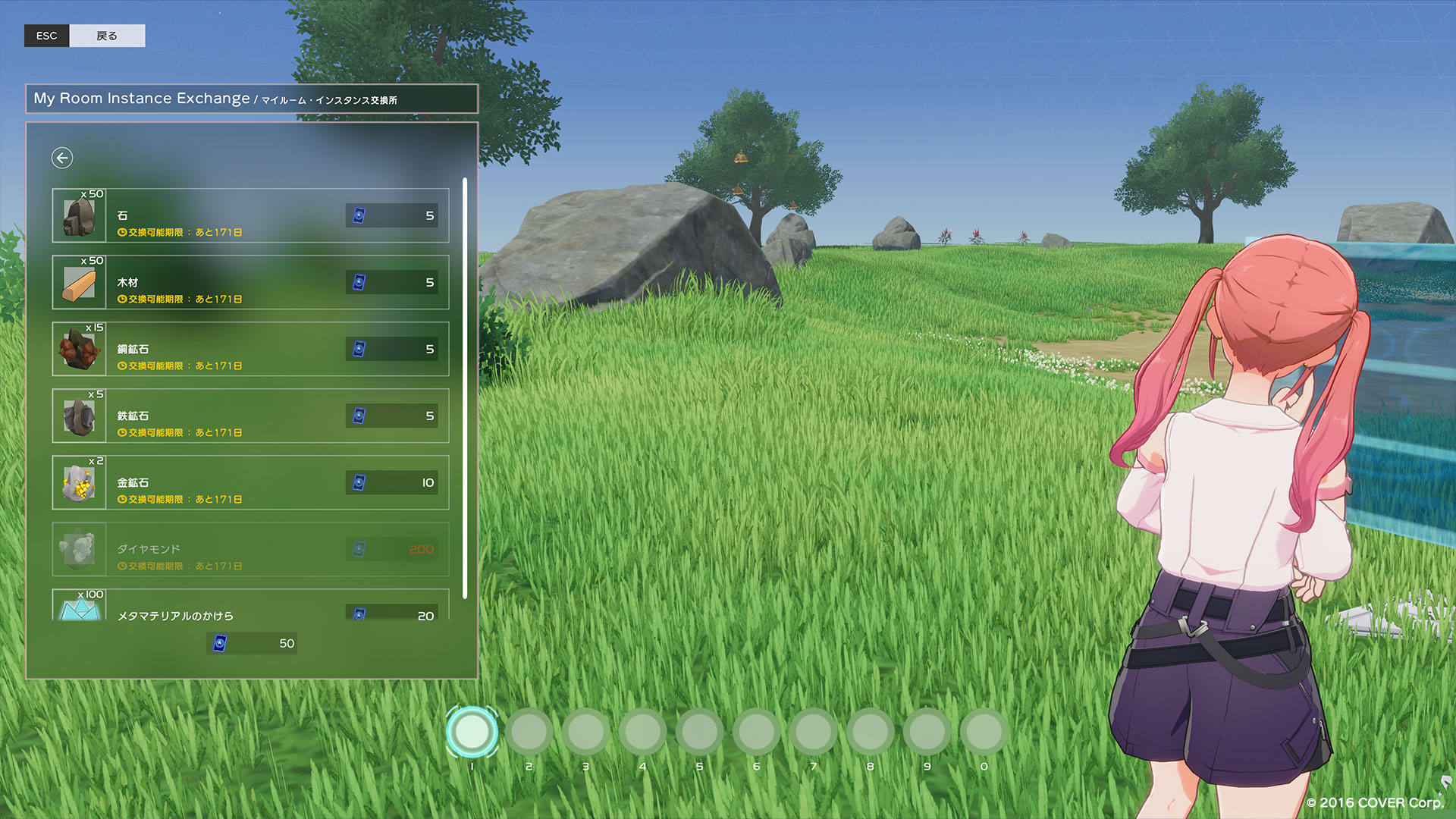Select the greyed-out ダイヤモンド diamond row
Viewport: 1456px width, 819px height.
250,550
